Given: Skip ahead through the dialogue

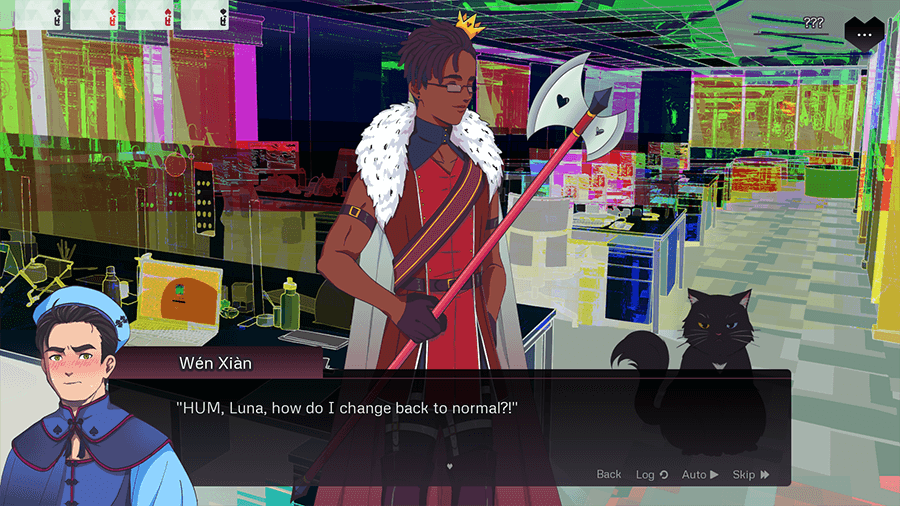Looking at the screenshot, I should pos(750,474).
